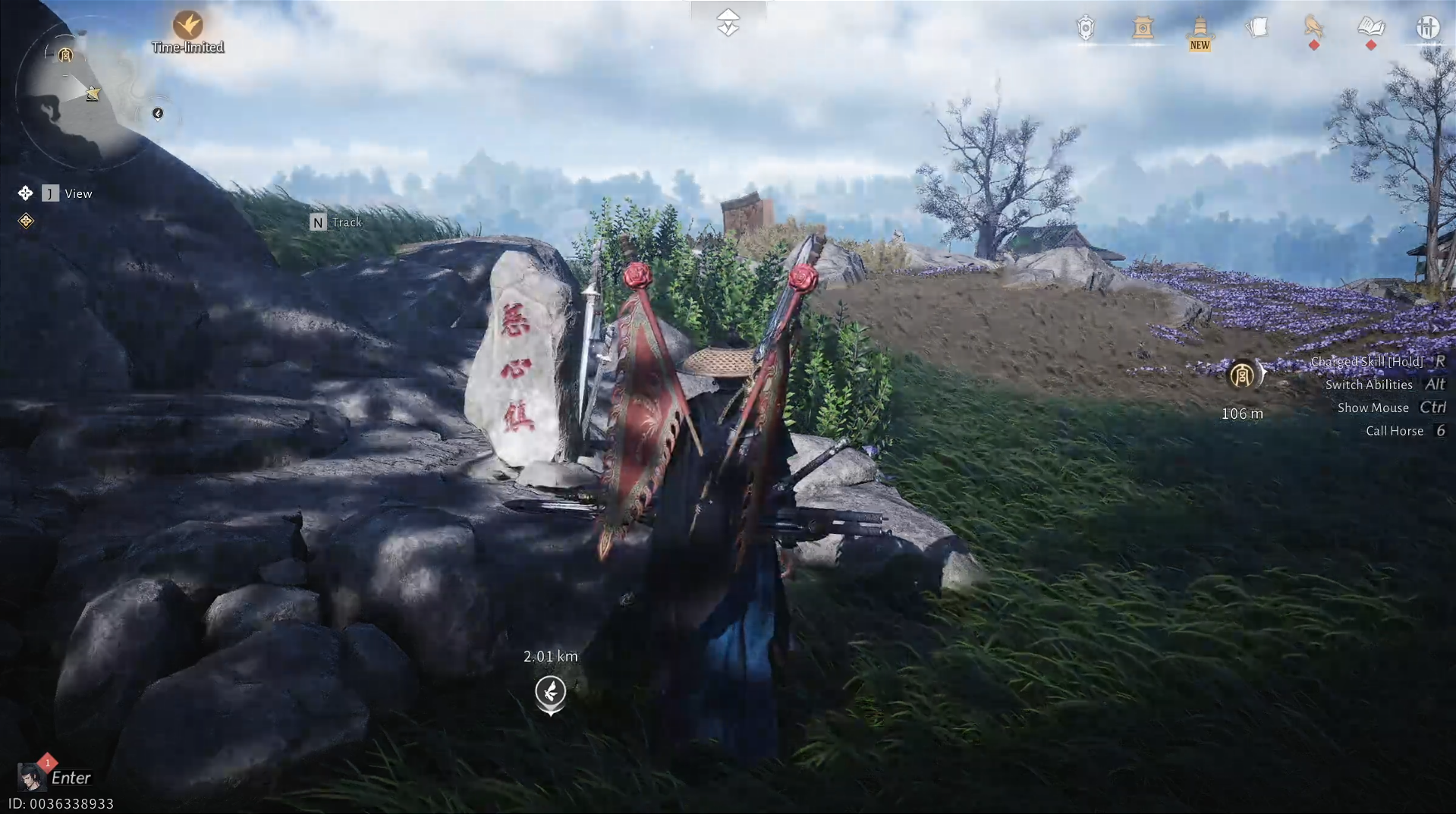Open the crossed-swords combat icon top-right
1456x814 pixels.
1428,27
